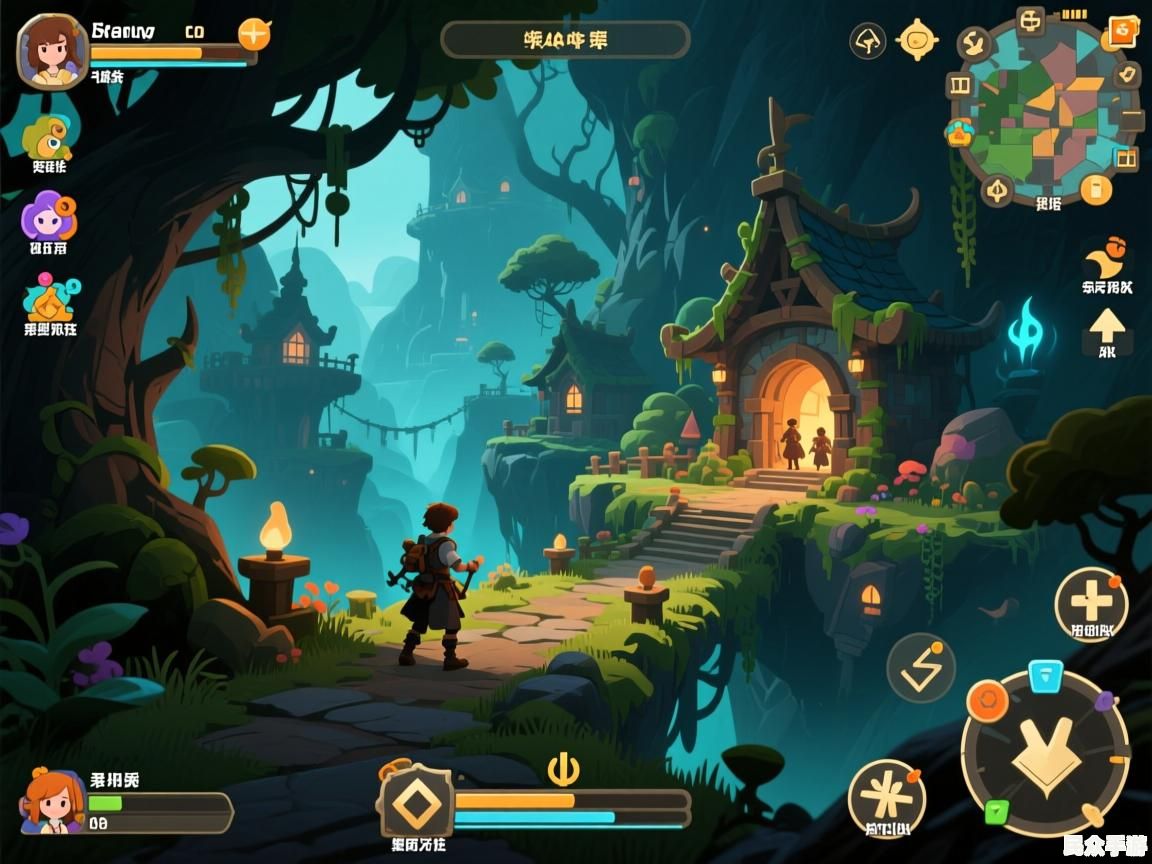Click the top center location banner
This screenshot has width=1152, height=864.
tap(565, 40)
